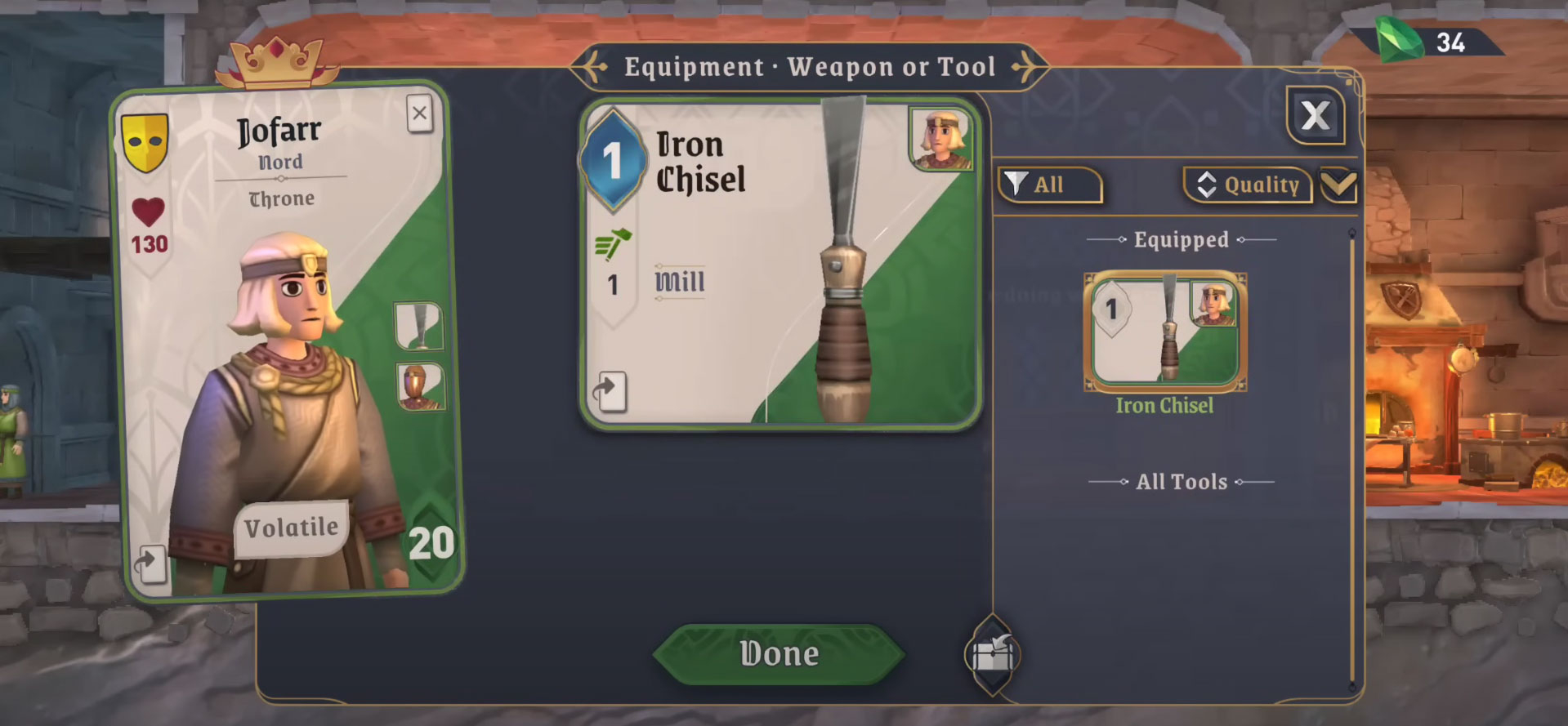Dismiss the Jofarr character card

point(419,114)
